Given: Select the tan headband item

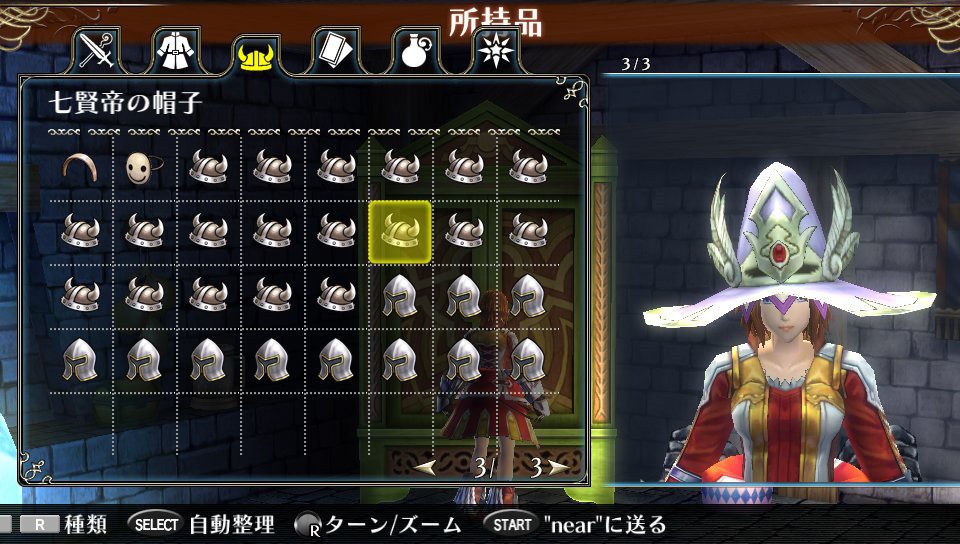Looking at the screenshot, I should coord(80,167).
